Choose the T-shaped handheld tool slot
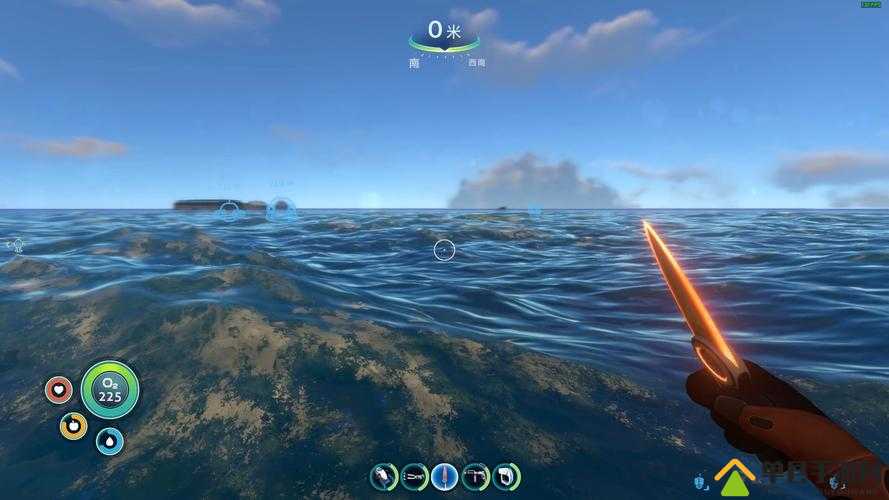The height and width of the screenshot is (500, 889). coord(476,476)
